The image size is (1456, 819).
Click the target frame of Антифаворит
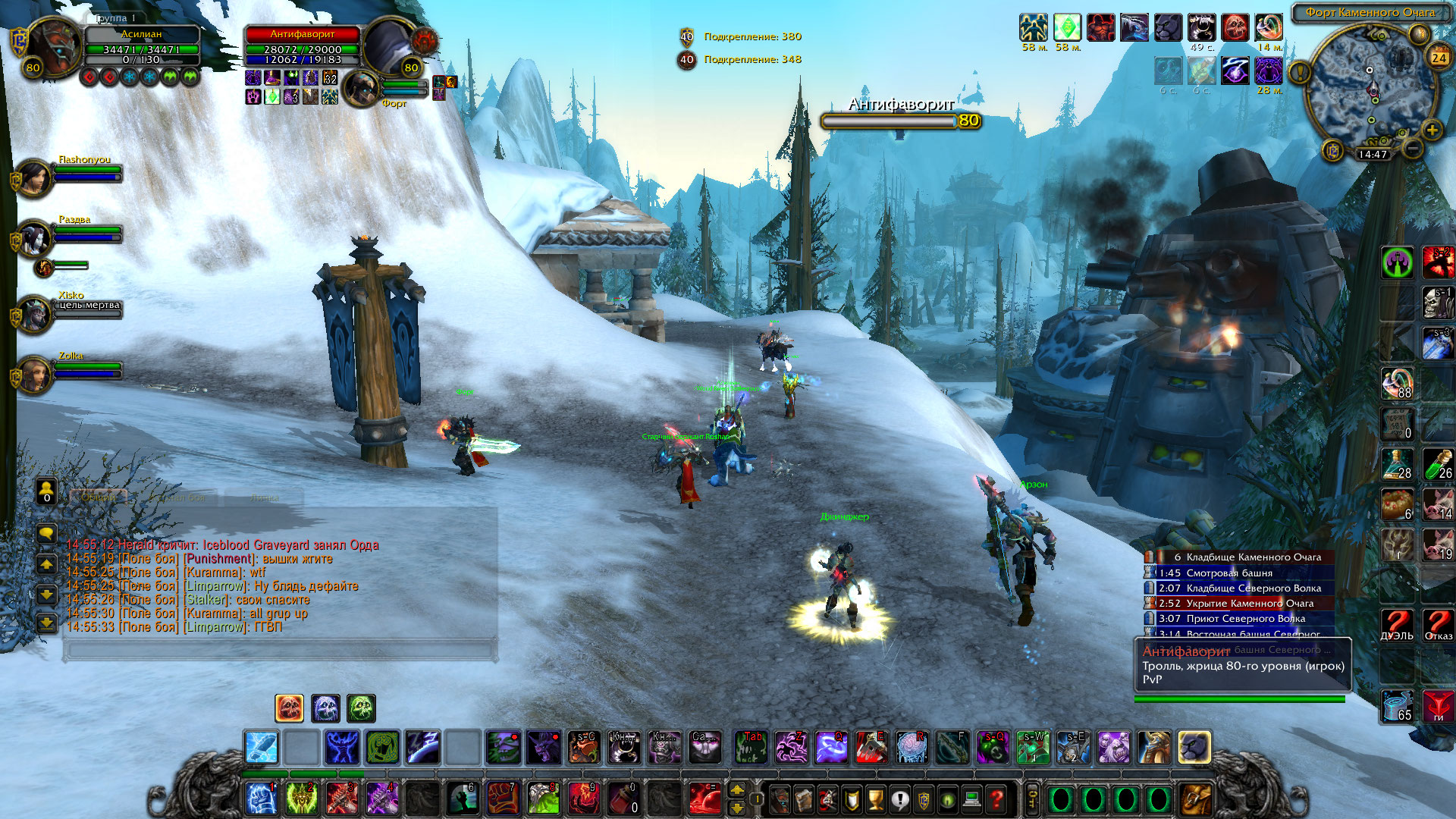(302, 47)
